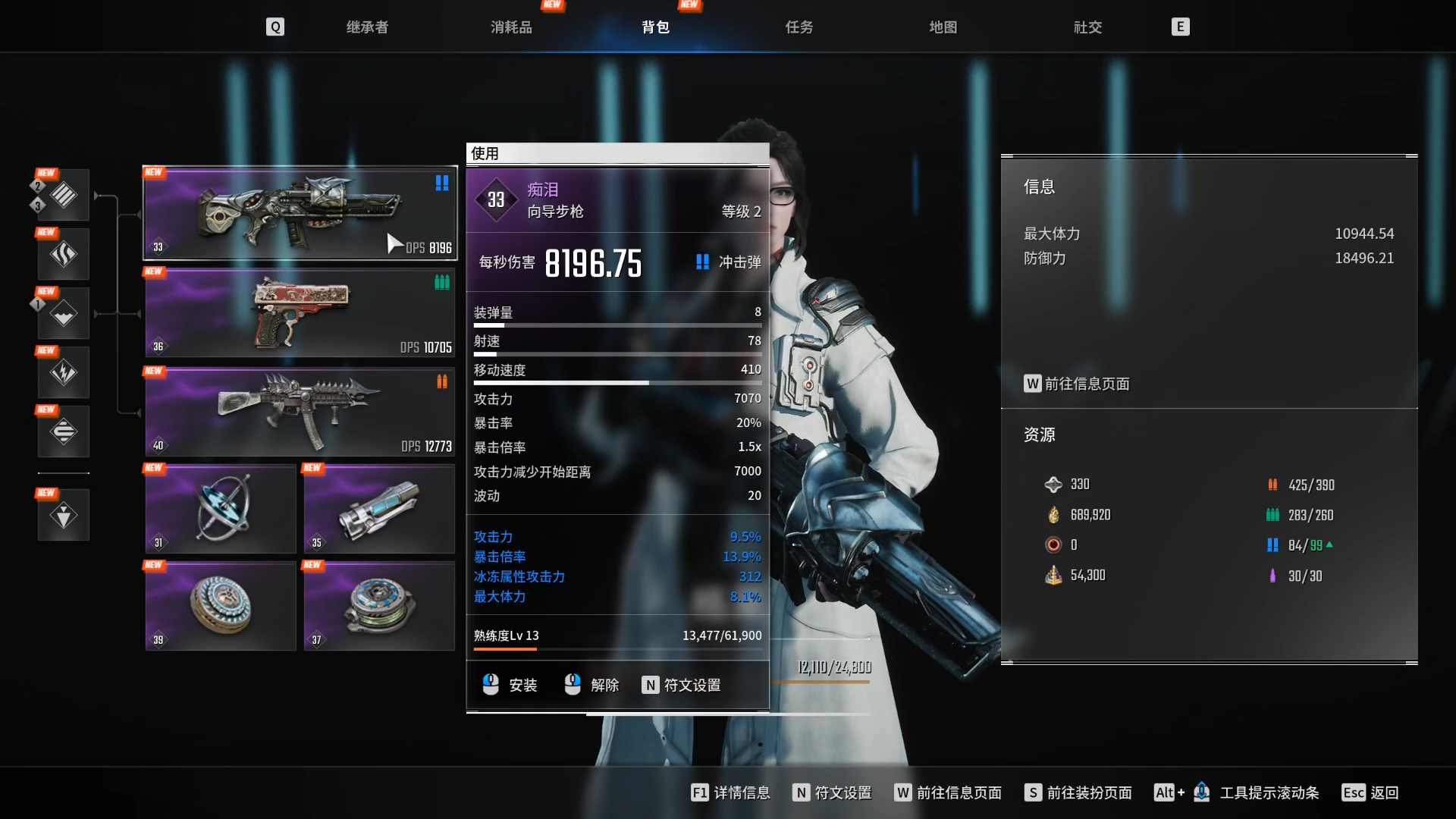Switch to the 任务 tab

798,27
